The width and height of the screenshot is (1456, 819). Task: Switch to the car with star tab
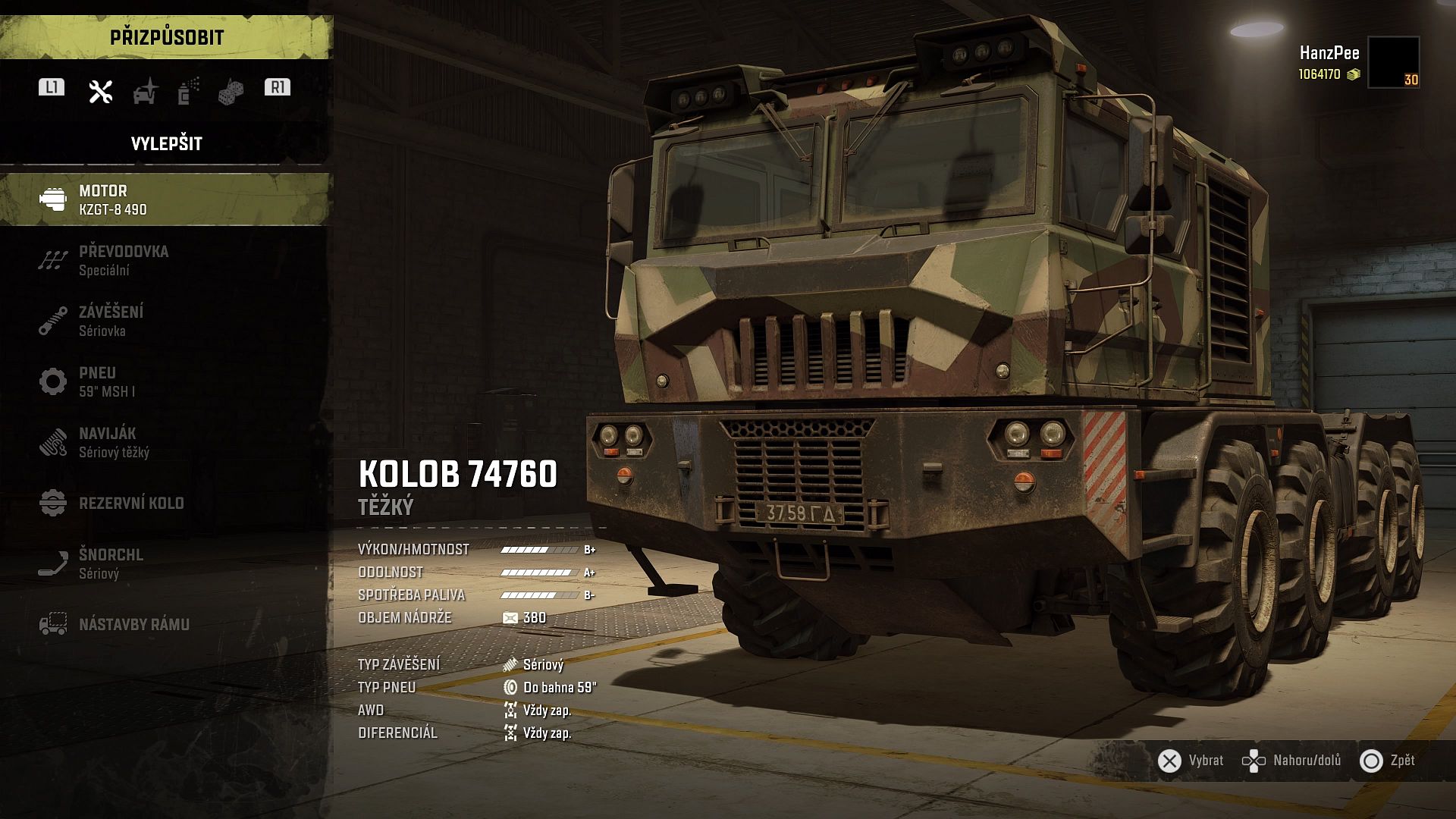click(x=145, y=91)
